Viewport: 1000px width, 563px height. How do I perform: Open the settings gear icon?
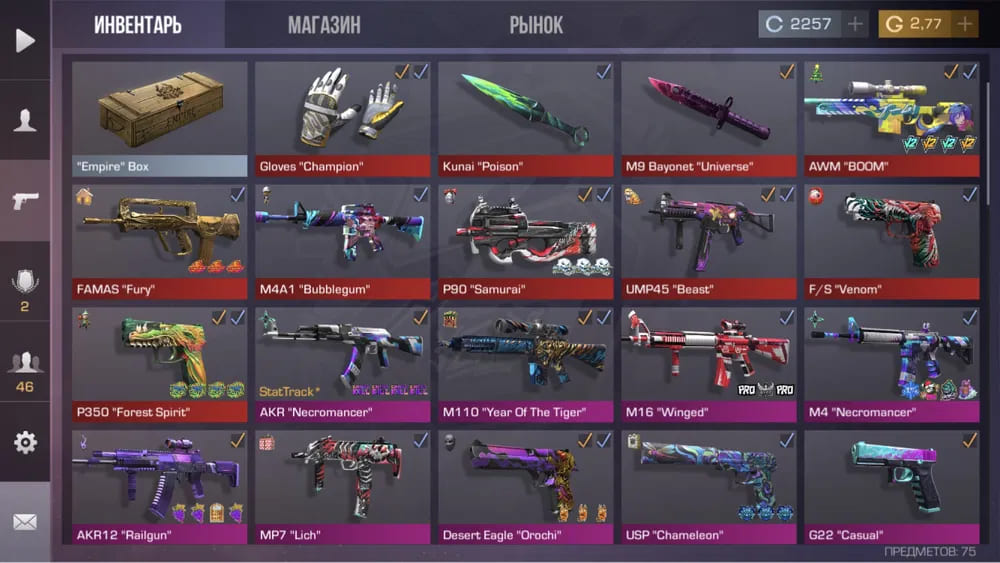(x=25, y=443)
